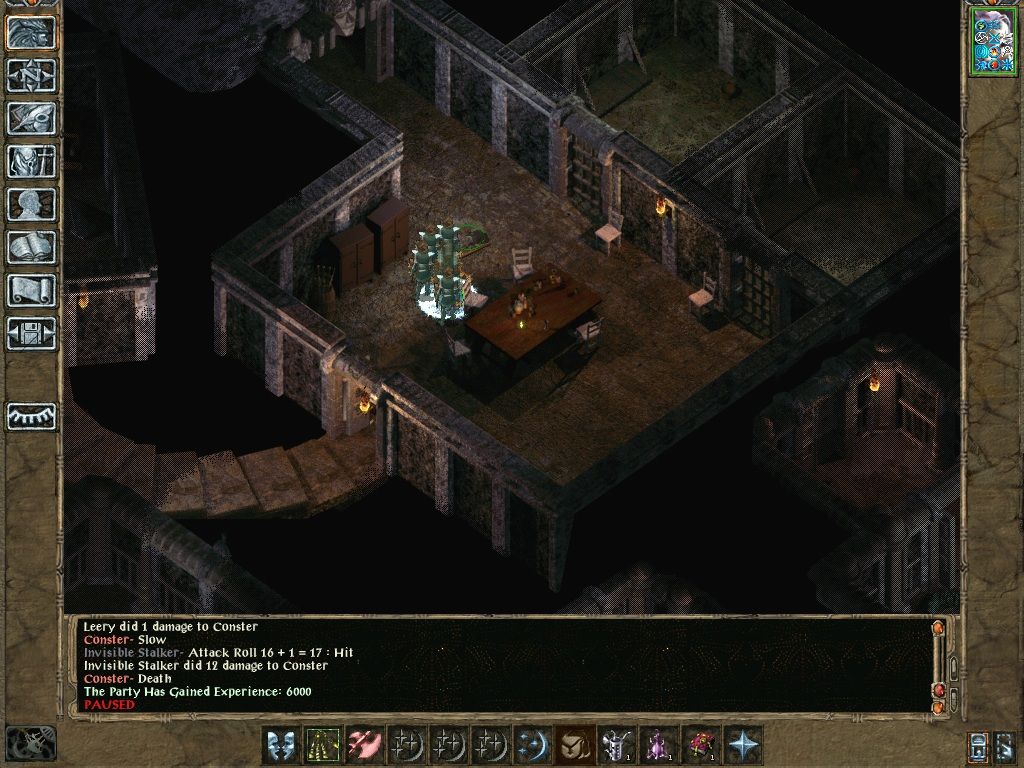Use the red book quick item

point(700,745)
